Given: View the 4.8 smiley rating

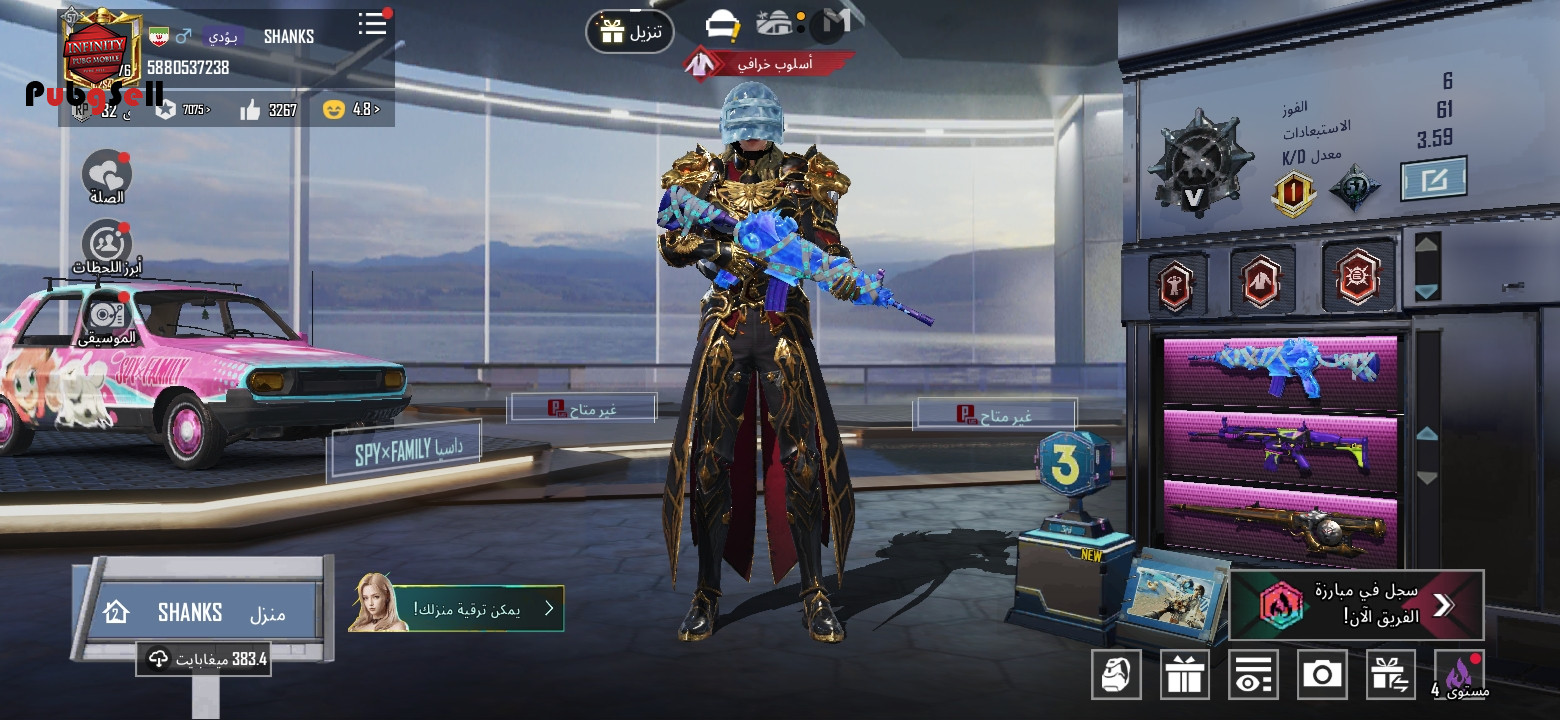Looking at the screenshot, I should [352, 110].
